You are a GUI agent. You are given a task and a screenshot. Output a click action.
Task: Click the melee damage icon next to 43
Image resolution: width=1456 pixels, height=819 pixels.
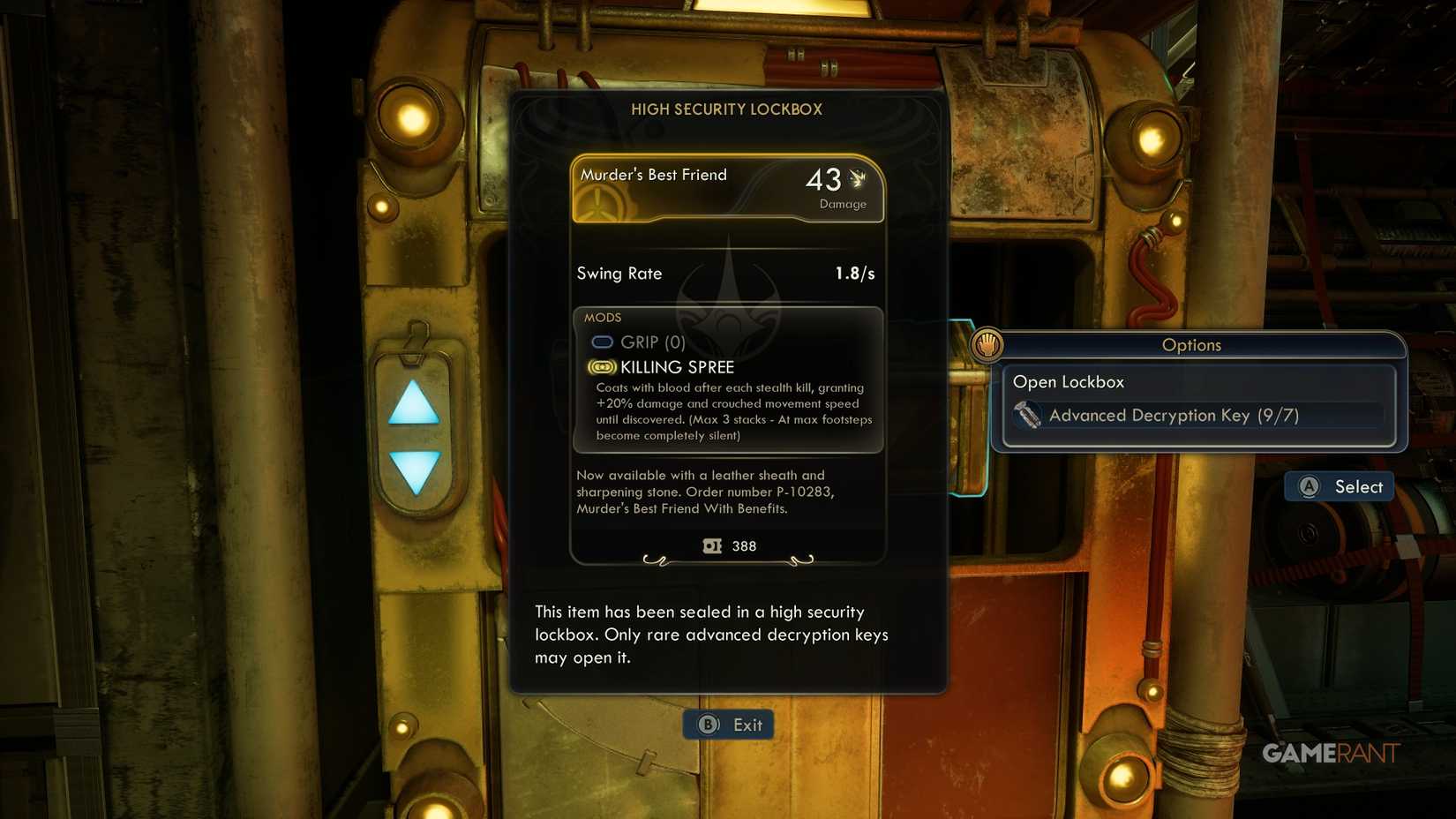pyautogui.click(x=855, y=179)
